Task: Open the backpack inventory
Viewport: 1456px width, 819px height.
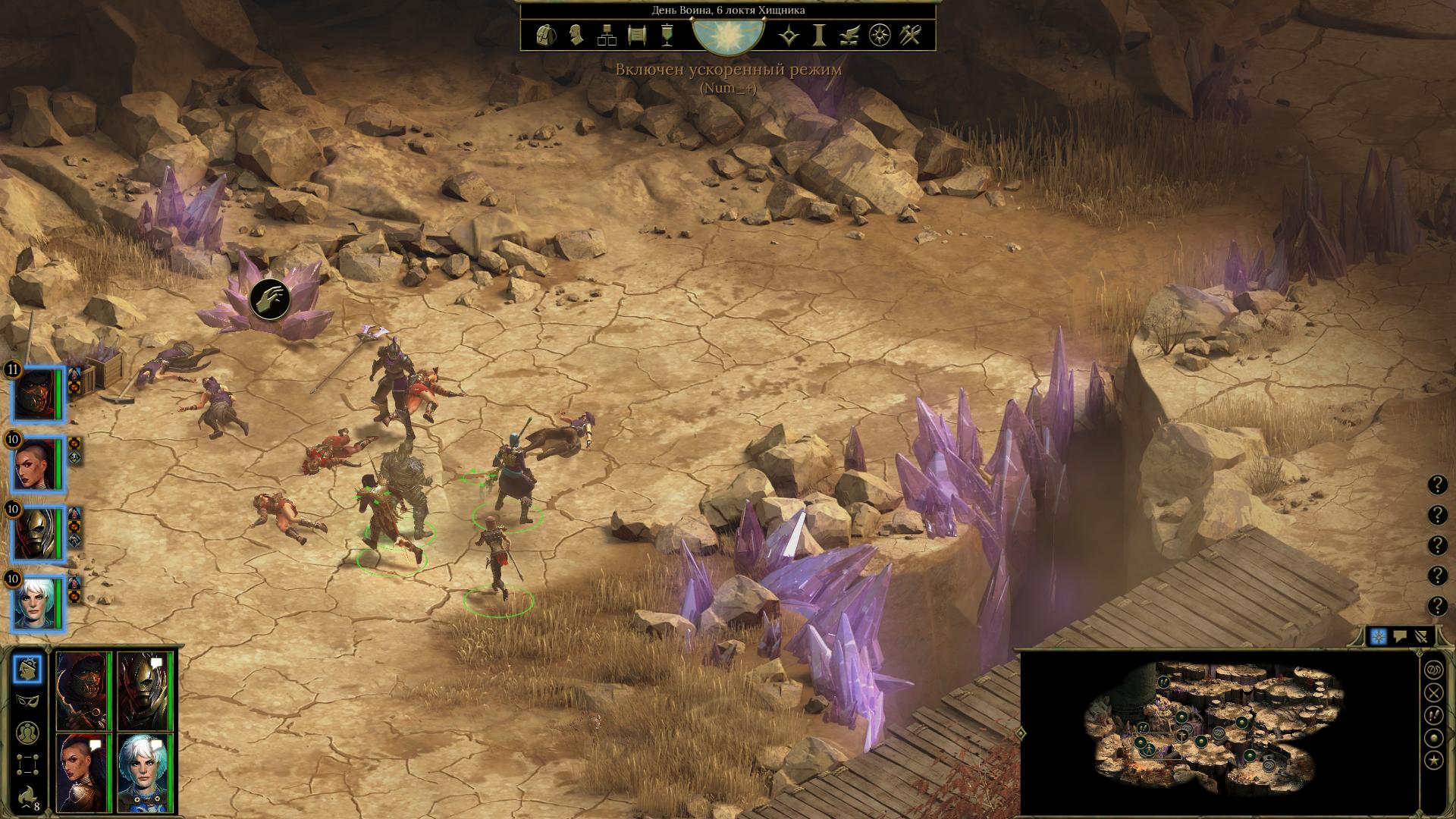Action: click(545, 36)
